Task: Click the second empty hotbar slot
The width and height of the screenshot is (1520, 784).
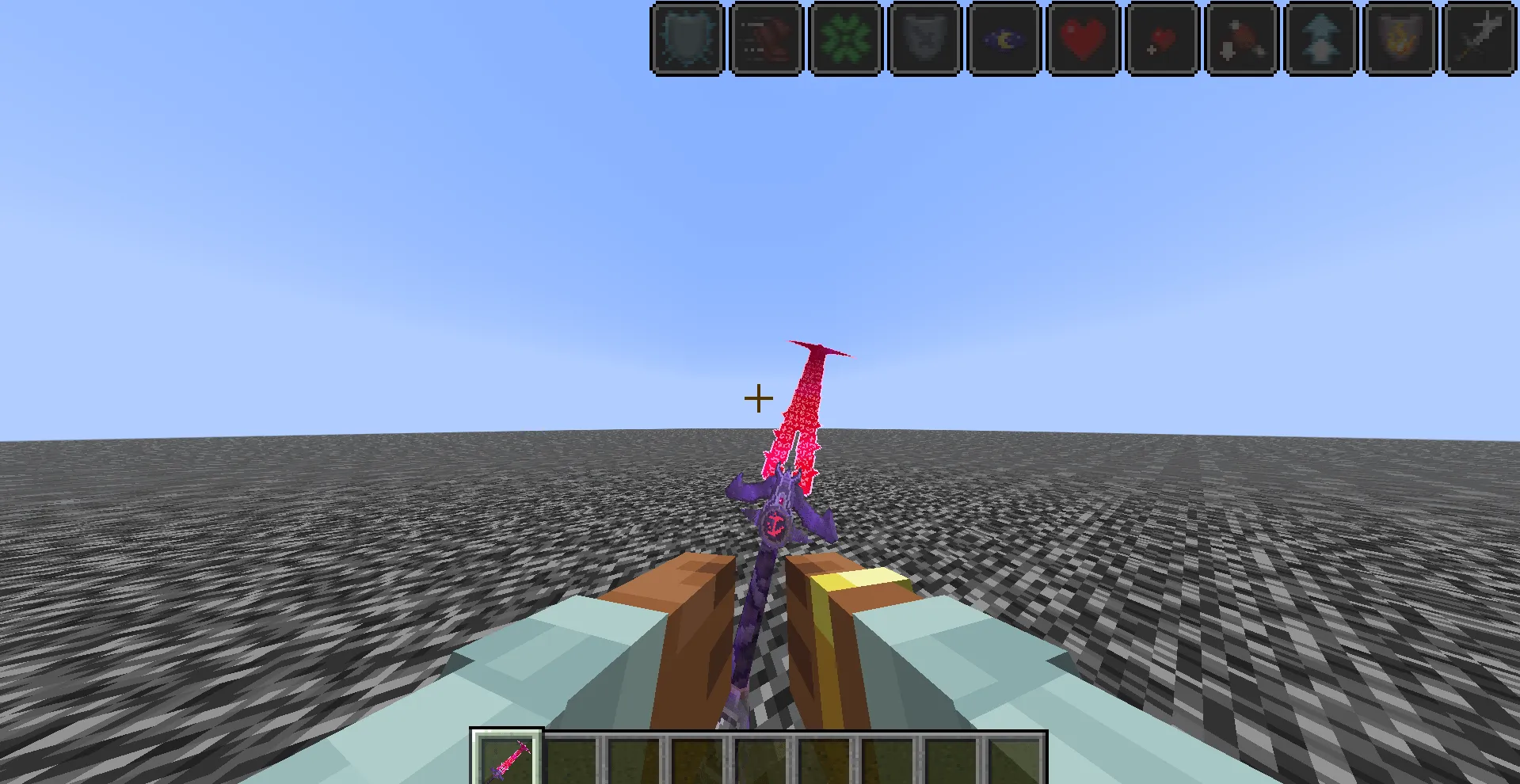Action: 574,760
